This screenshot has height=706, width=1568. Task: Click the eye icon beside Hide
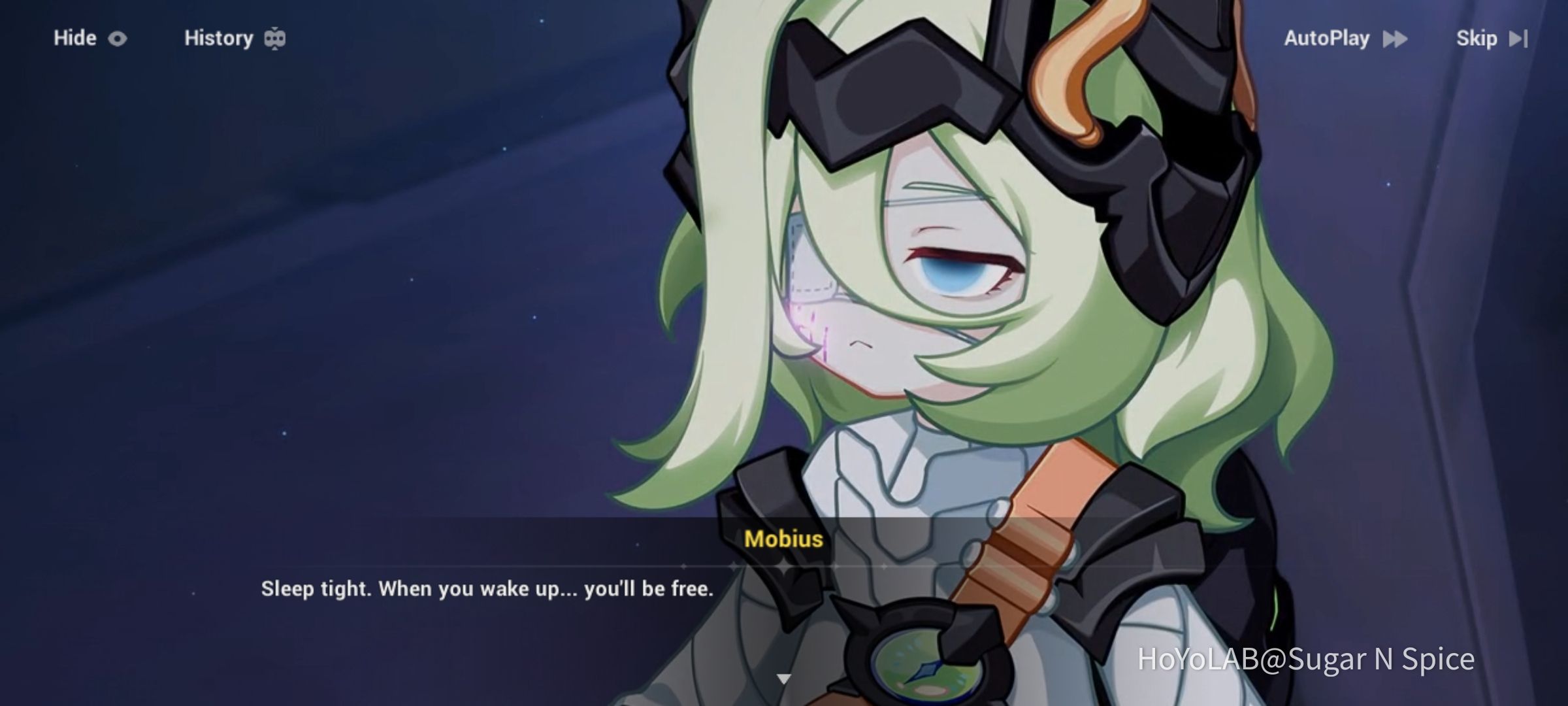click(118, 38)
